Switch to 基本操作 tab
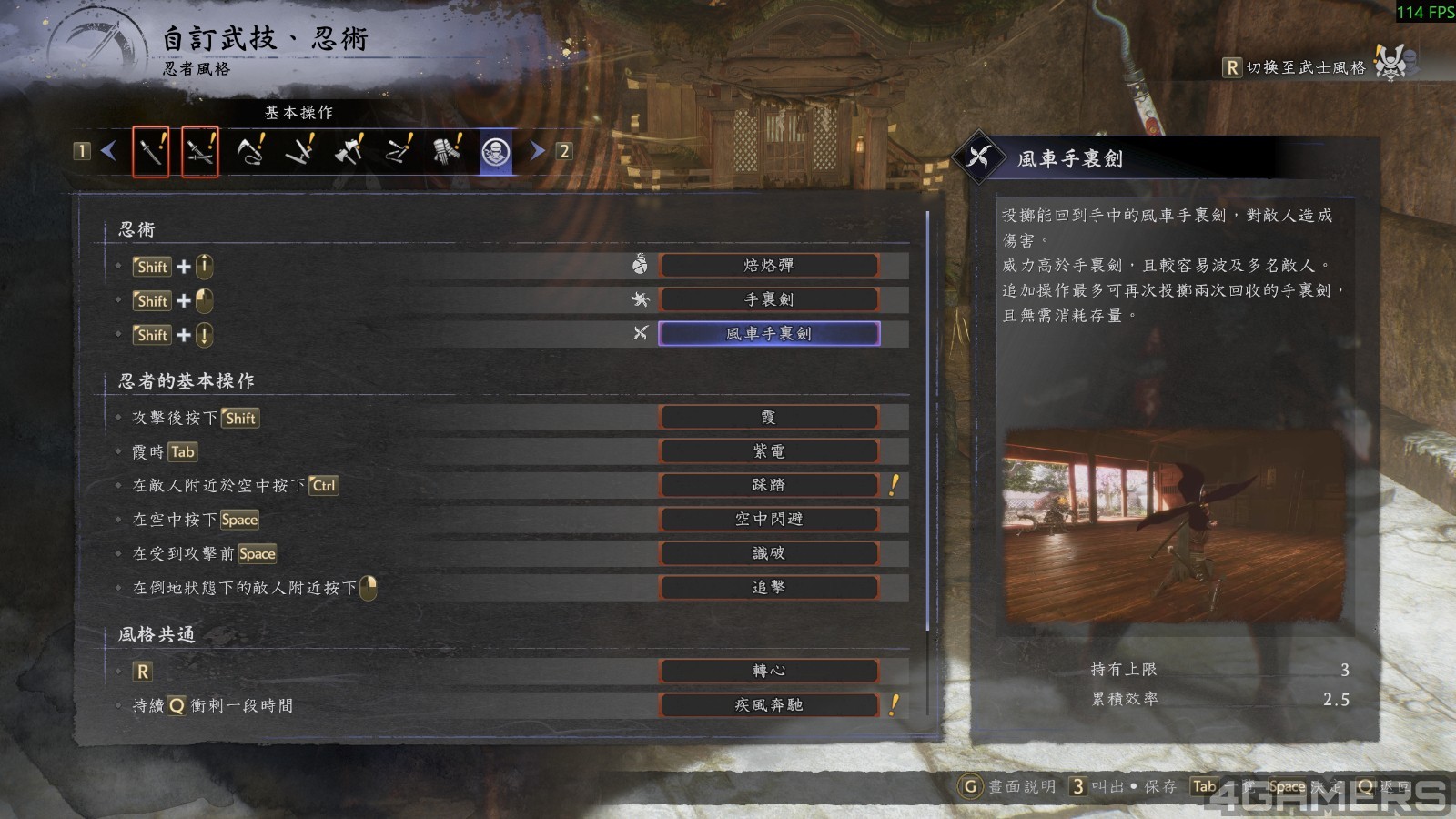This screenshot has height=819, width=1456. [298, 113]
